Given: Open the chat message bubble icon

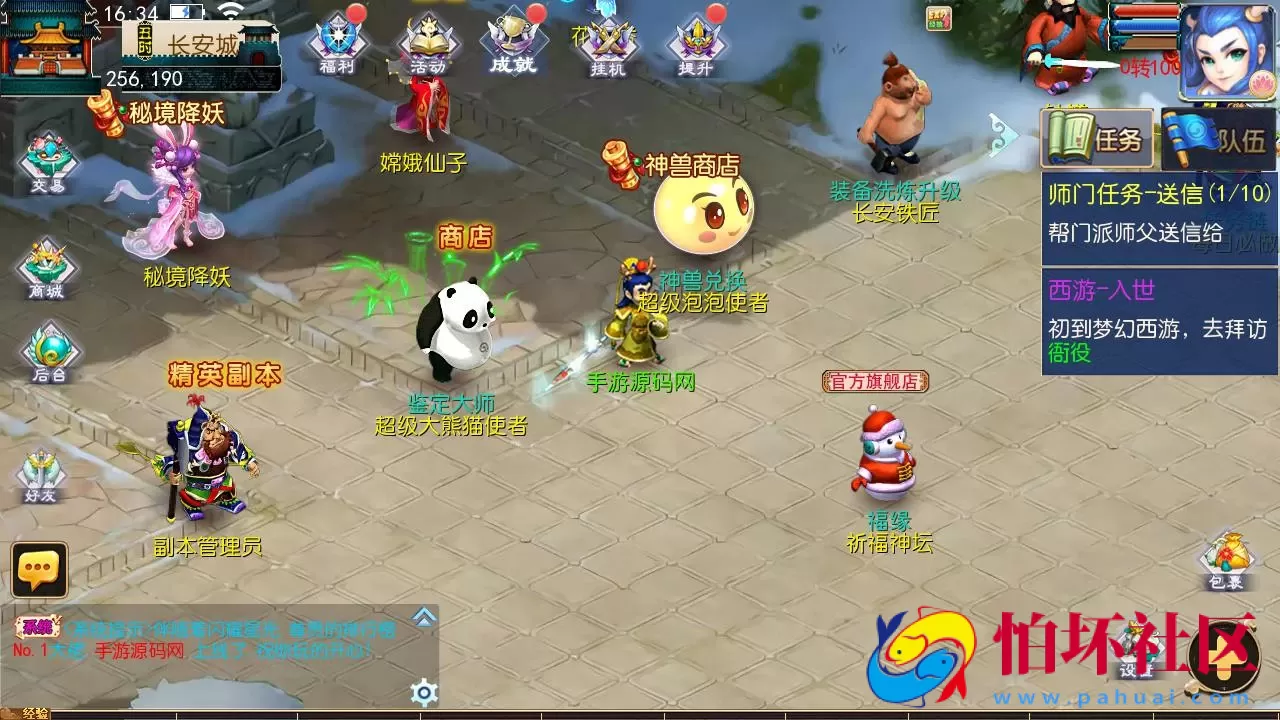Looking at the screenshot, I should pyautogui.click(x=38, y=568).
